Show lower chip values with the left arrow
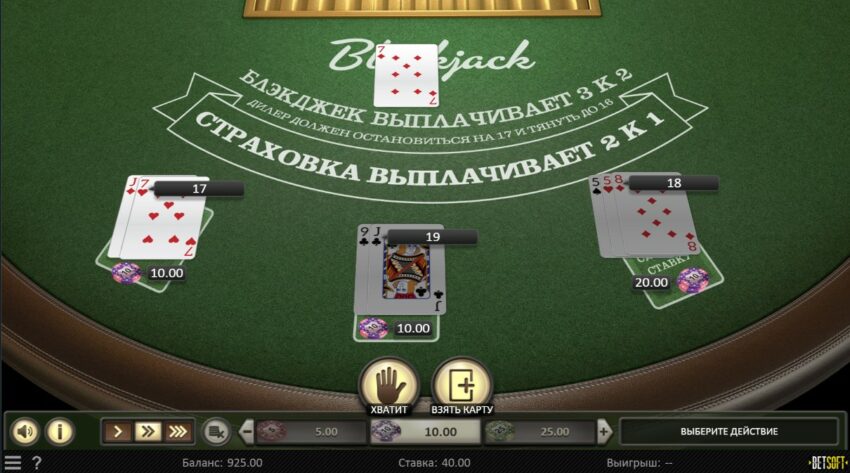Screen dimensions: 850x473 (x=246, y=432)
